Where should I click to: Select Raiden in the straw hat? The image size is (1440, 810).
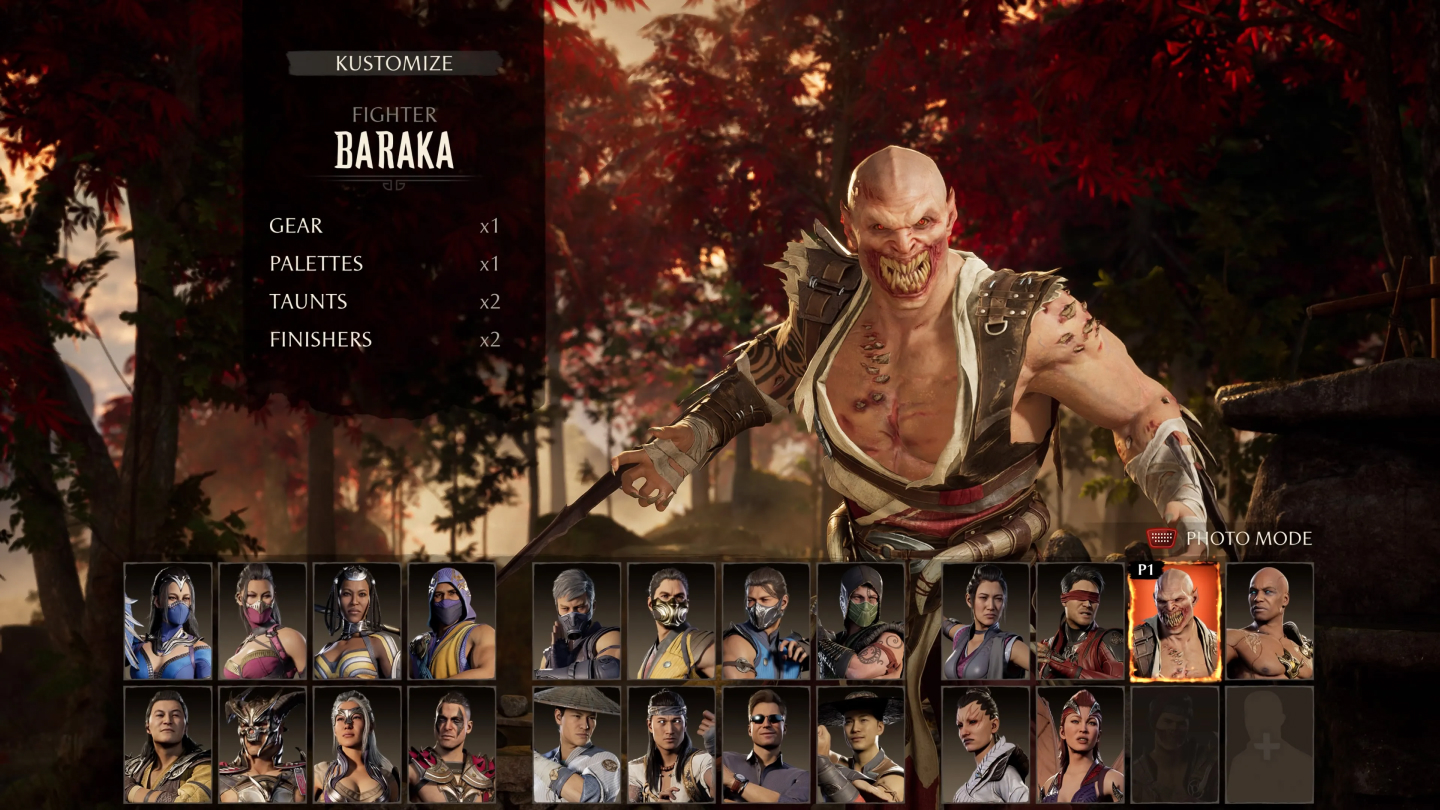pos(577,744)
